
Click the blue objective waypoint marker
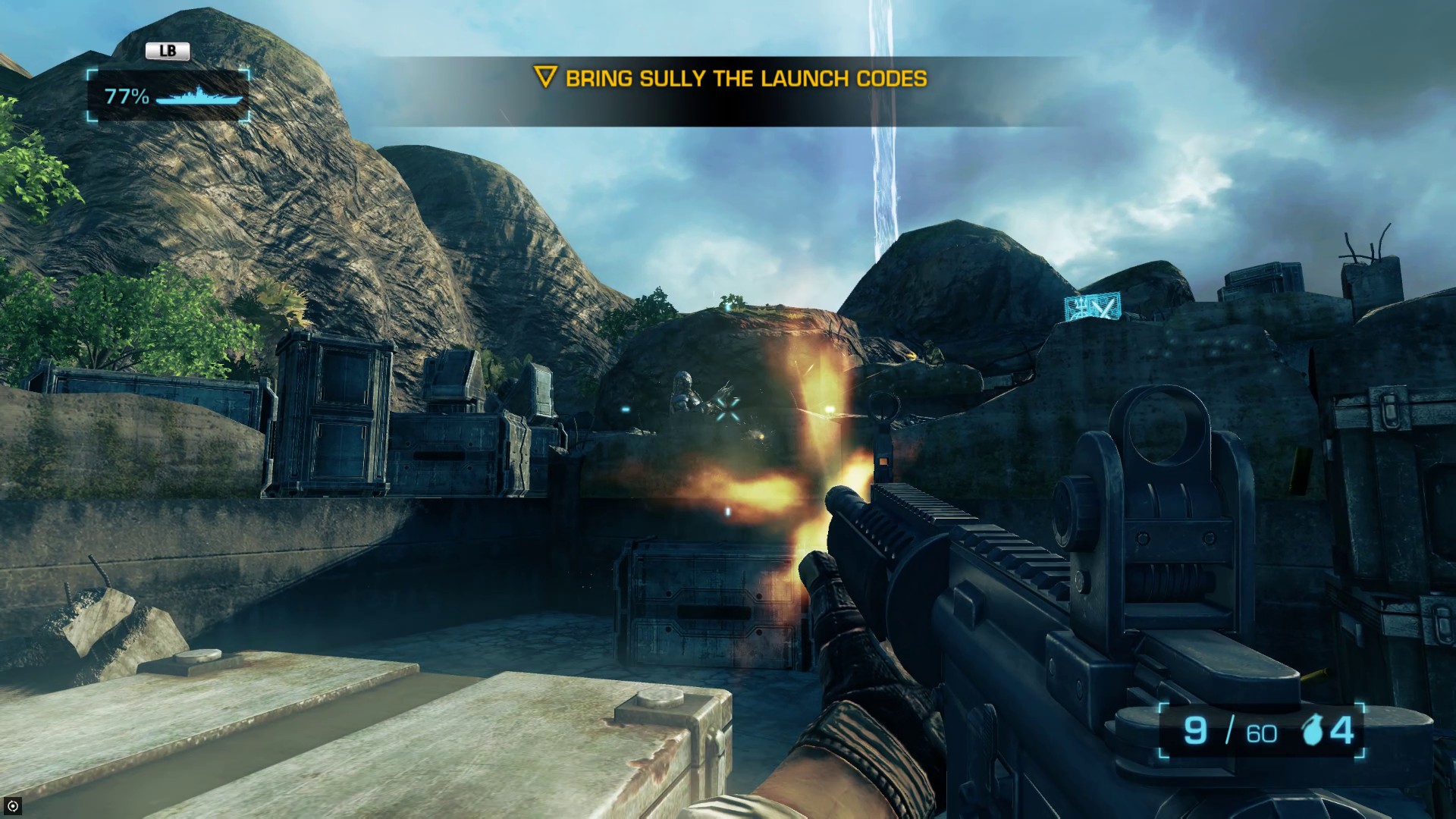pyautogui.click(x=1092, y=307)
